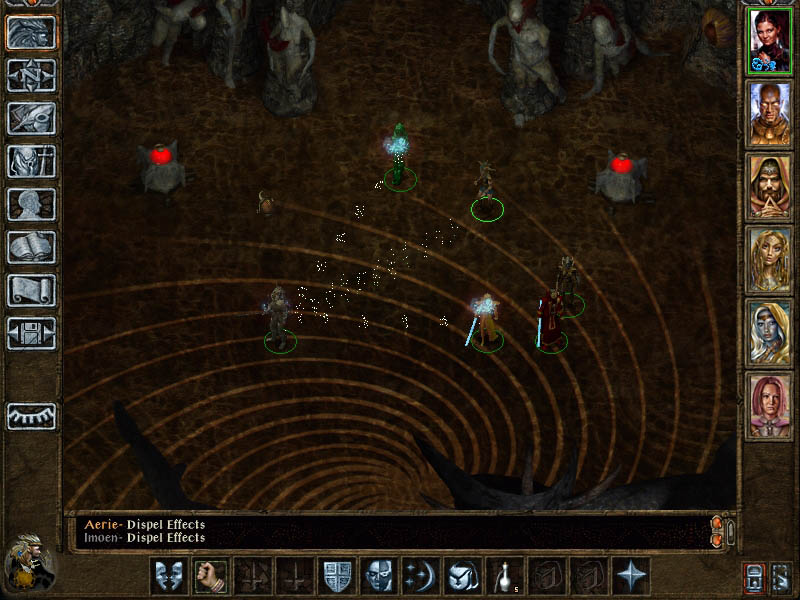Image resolution: width=800 pixels, height=600 pixels.
Task: Open the priest scroll screen
Action: pos(31,290)
